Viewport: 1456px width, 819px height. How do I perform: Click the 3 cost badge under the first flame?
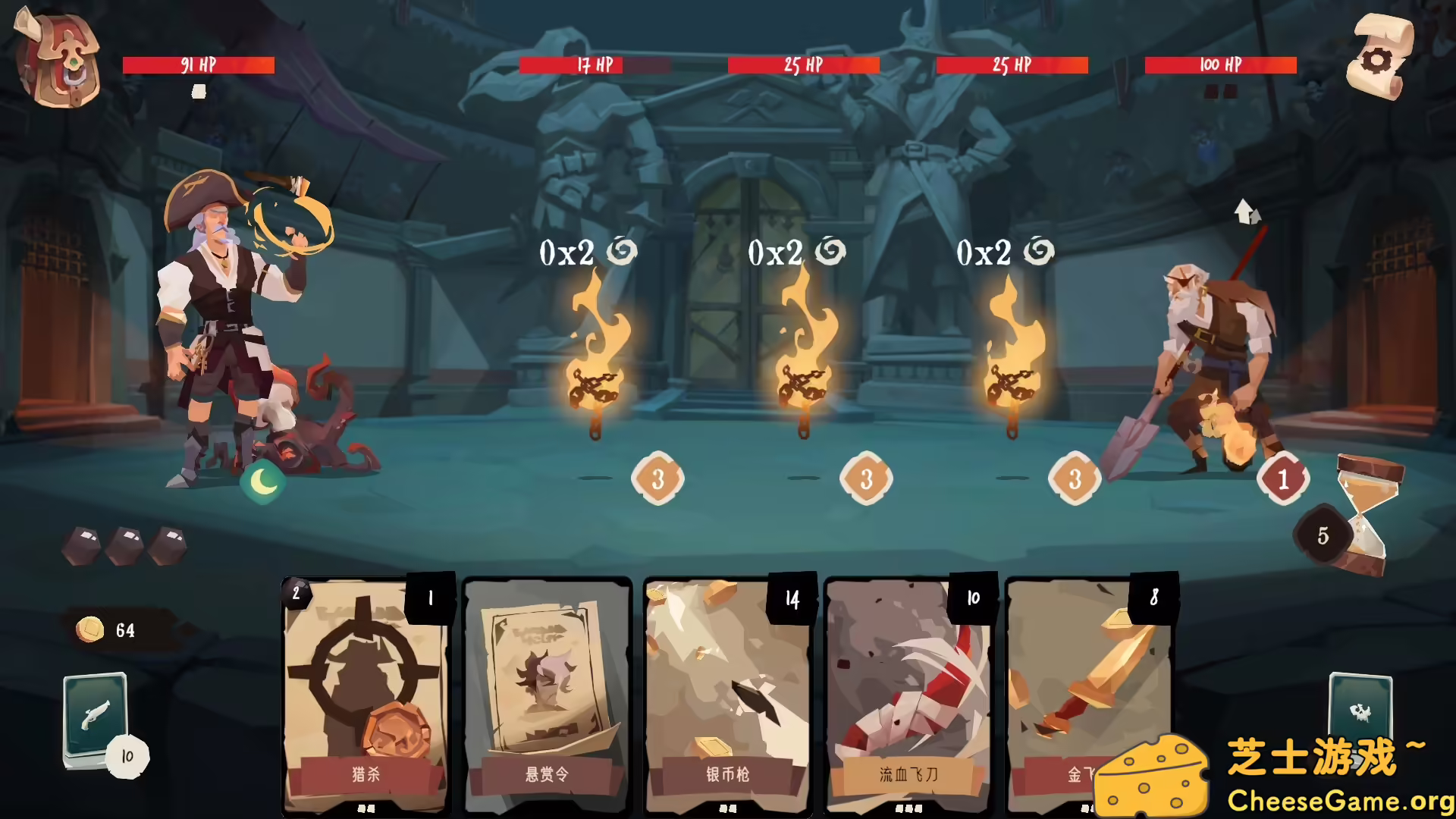(657, 478)
